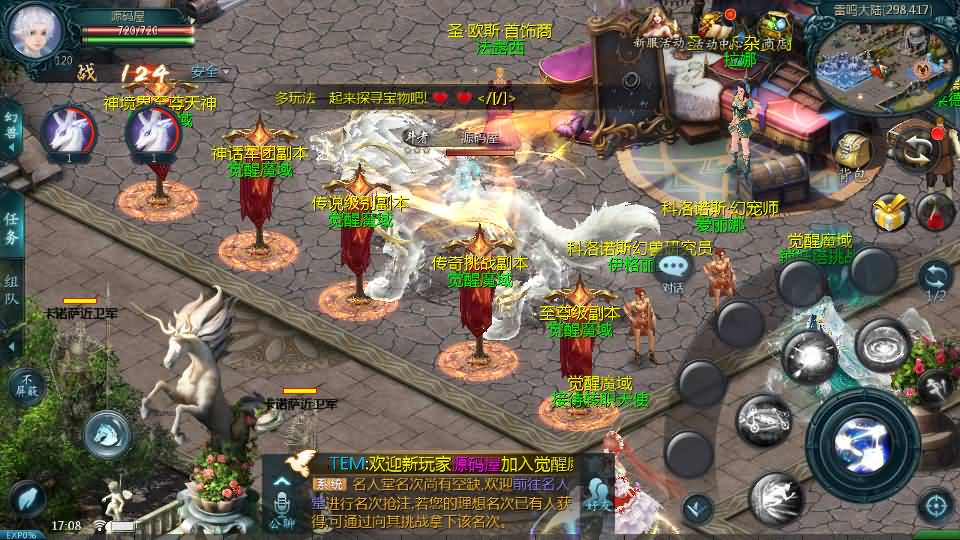Image resolution: width=960 pixels, height=540 pixels.
Task: Tap the feather icon button
Action: [28, 499]
